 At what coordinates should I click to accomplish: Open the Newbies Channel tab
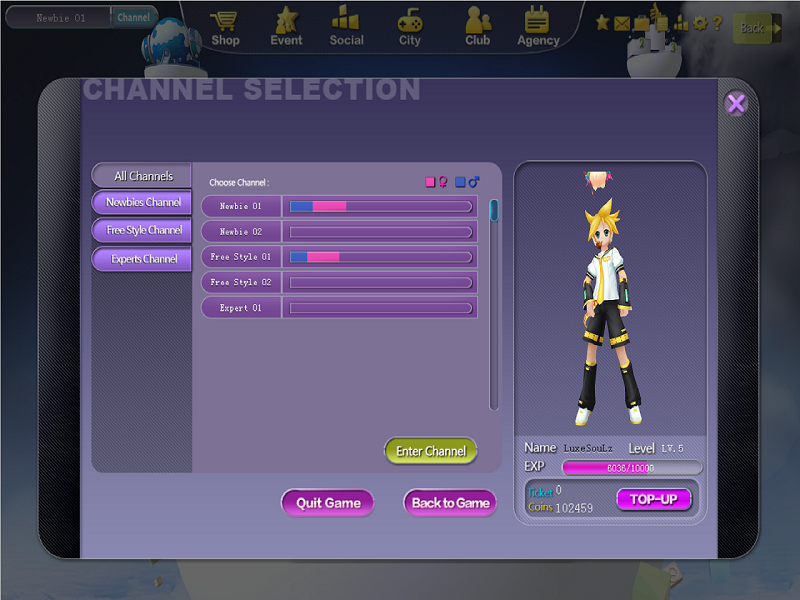(142, 203)
